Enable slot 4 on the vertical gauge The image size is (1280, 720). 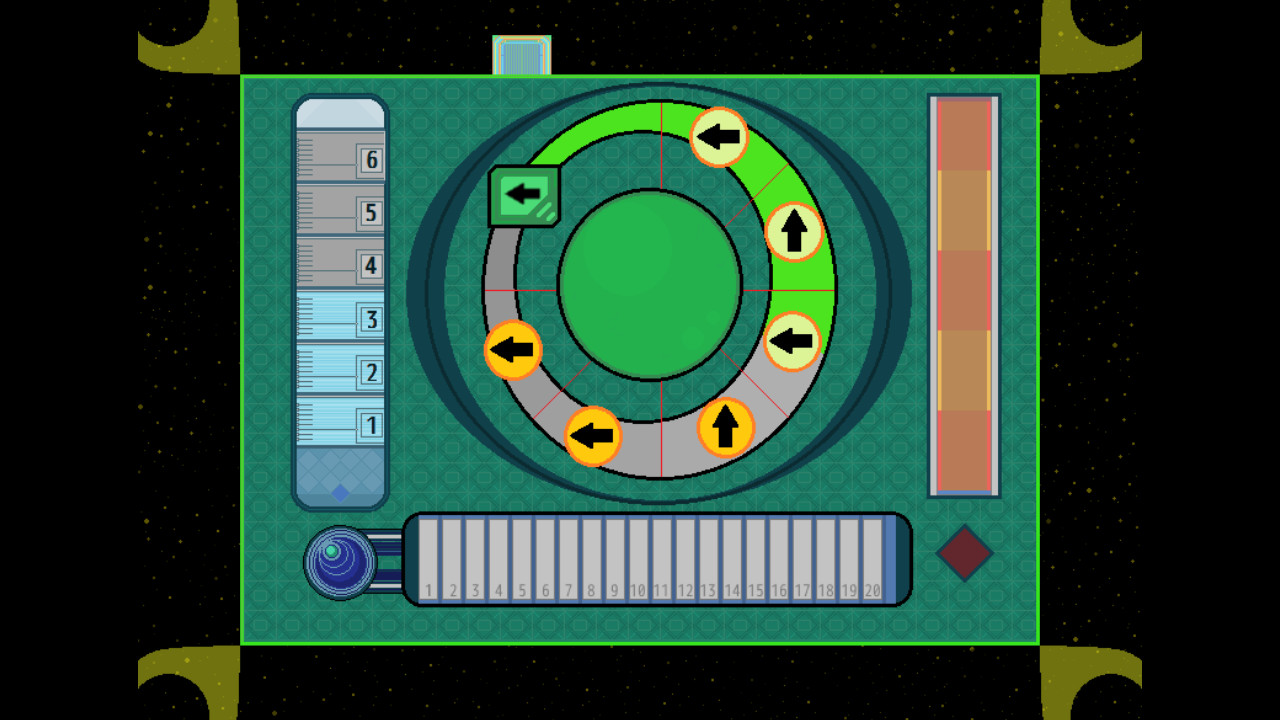click(x=371, y=266)
